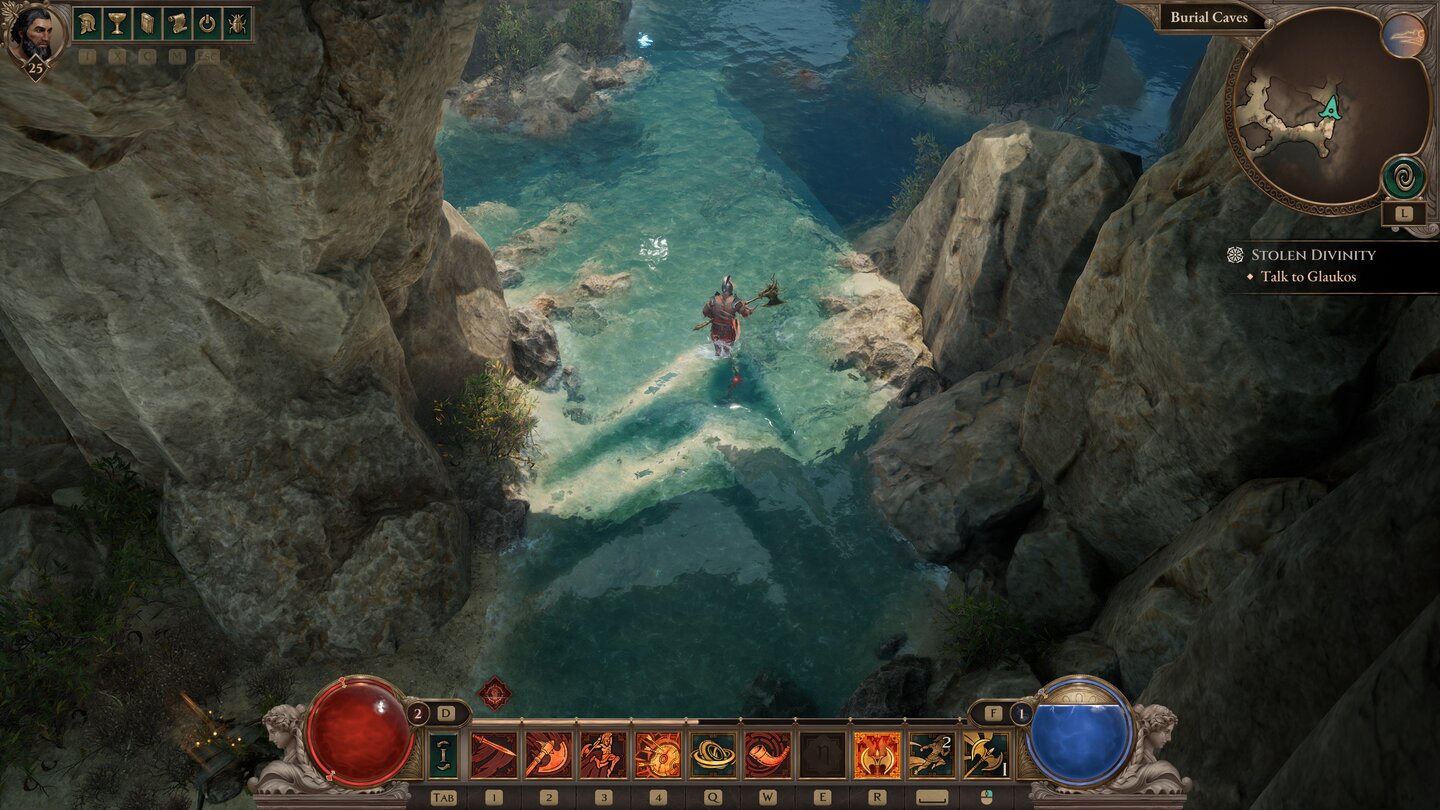1440x810 pixels.
Task: Open the game menu power icon
Action: 207,24
